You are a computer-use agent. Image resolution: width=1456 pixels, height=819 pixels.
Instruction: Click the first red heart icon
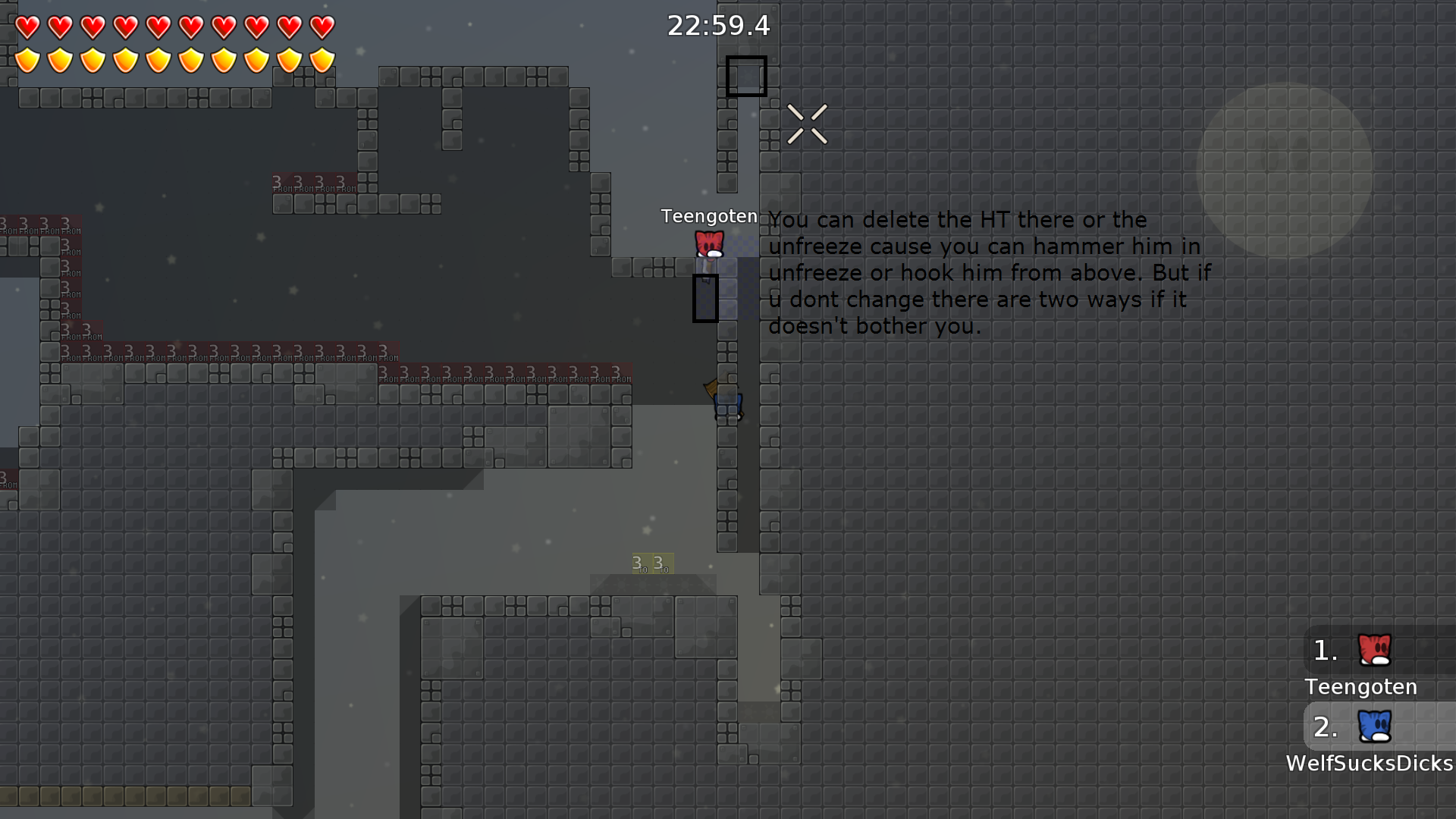(x=27, y=27)
